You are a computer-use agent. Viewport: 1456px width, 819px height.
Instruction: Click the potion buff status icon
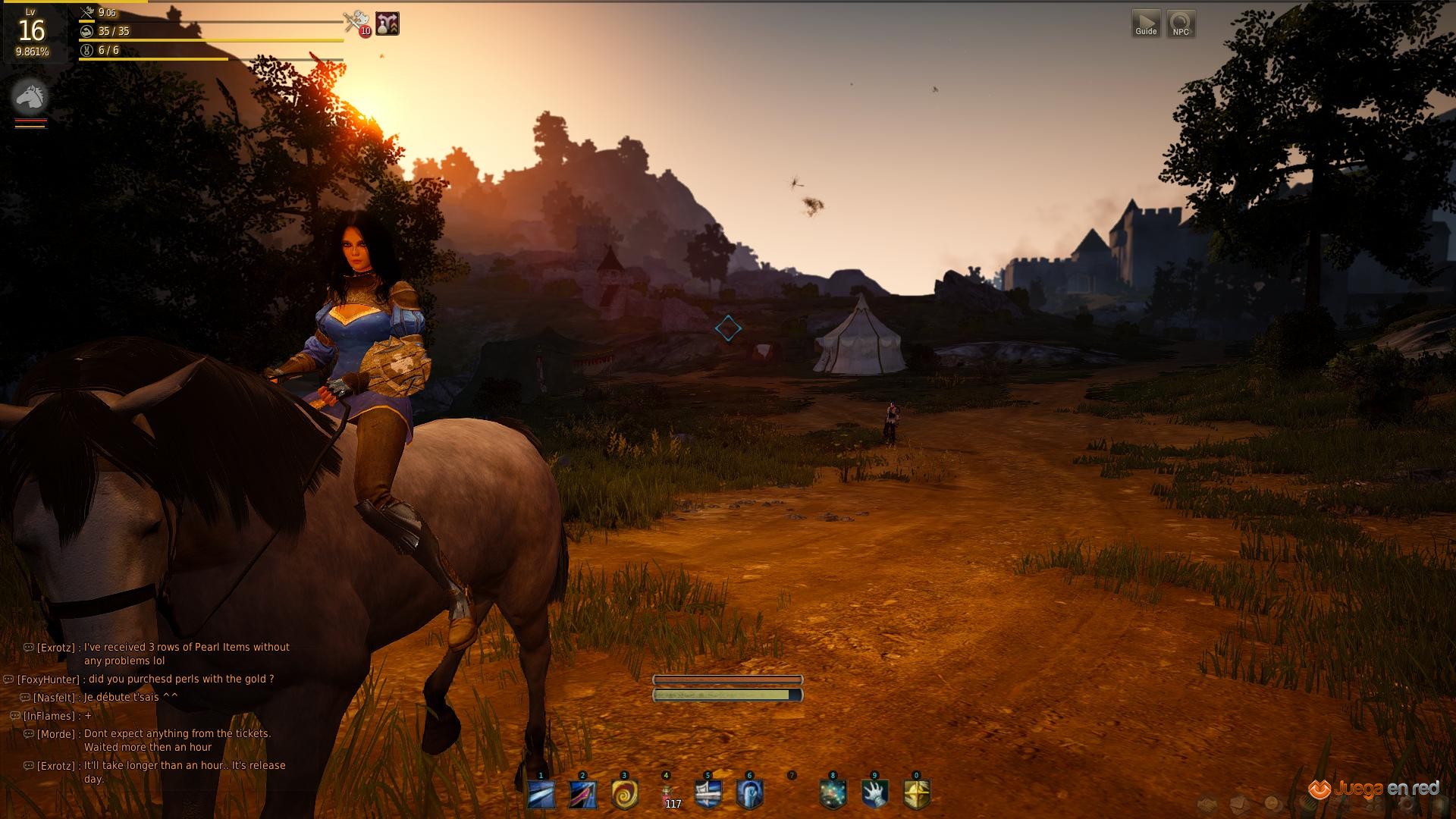[x=388, y=24]
